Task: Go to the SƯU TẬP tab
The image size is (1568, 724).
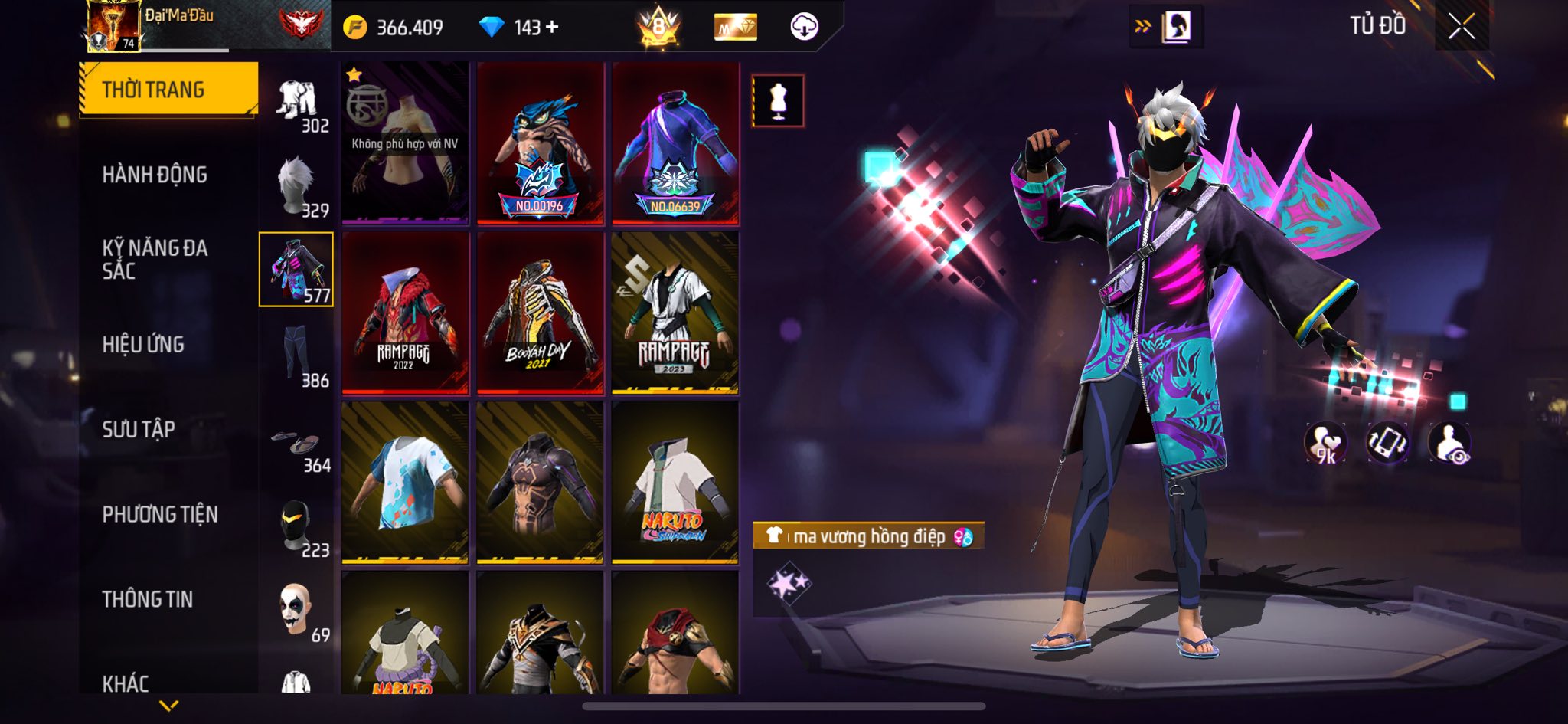Action: click(139, 429)
